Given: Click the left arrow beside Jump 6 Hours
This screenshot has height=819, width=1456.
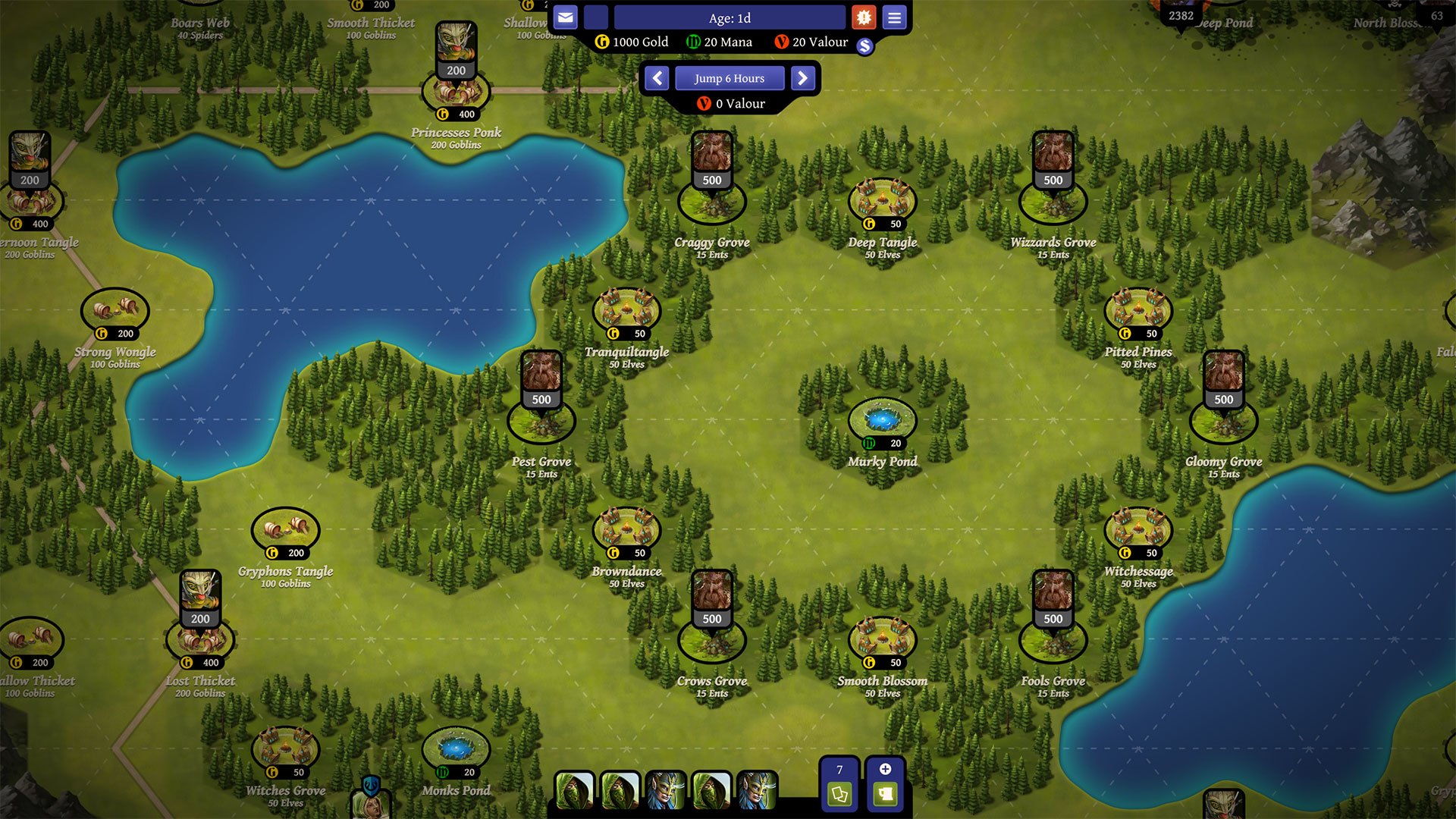Looking at the screenshot, I should pos(657,78).
